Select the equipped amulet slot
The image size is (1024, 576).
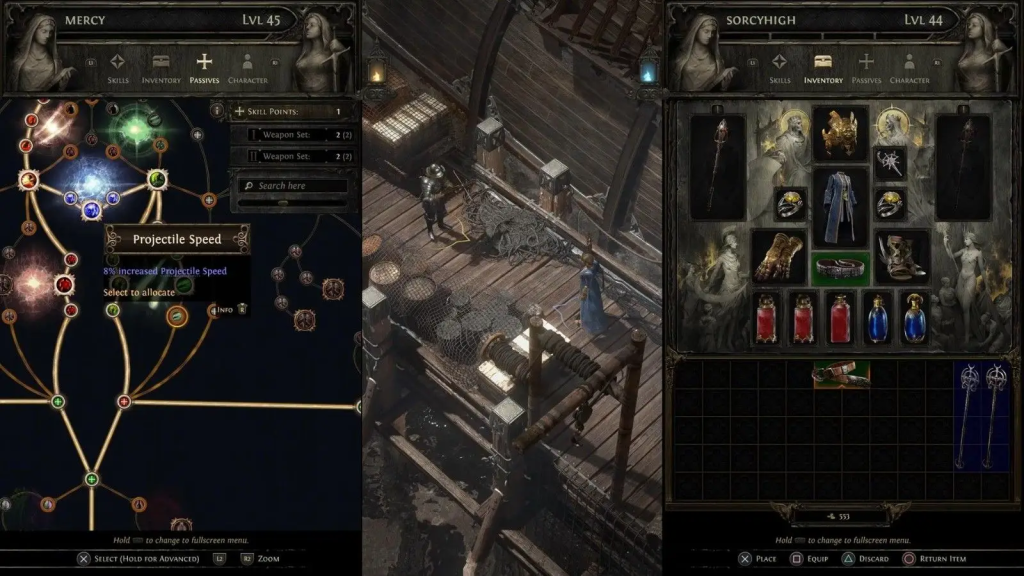pyautogui.click(x=890, y=164)
